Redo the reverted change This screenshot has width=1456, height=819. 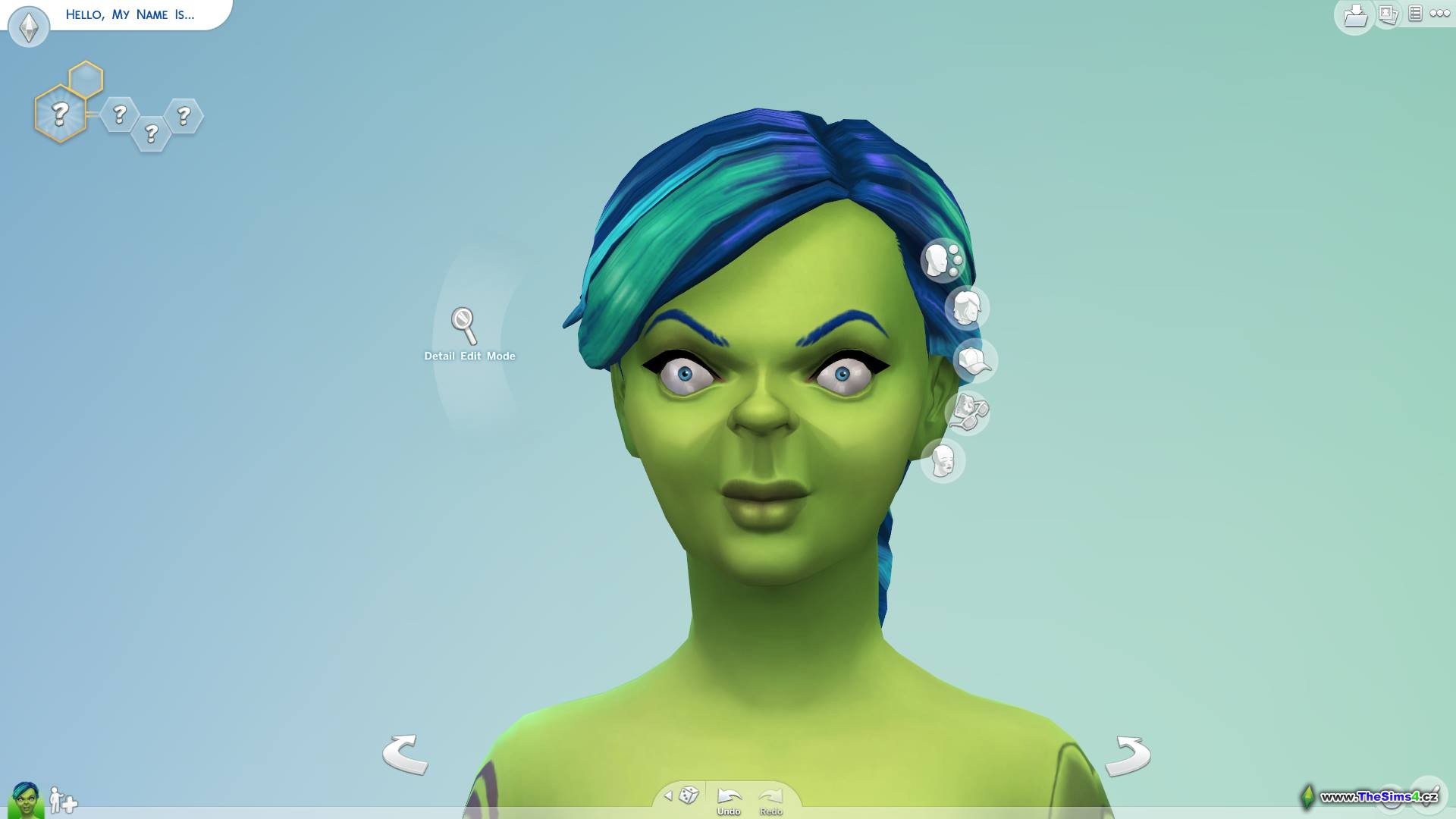pos(770,799)
